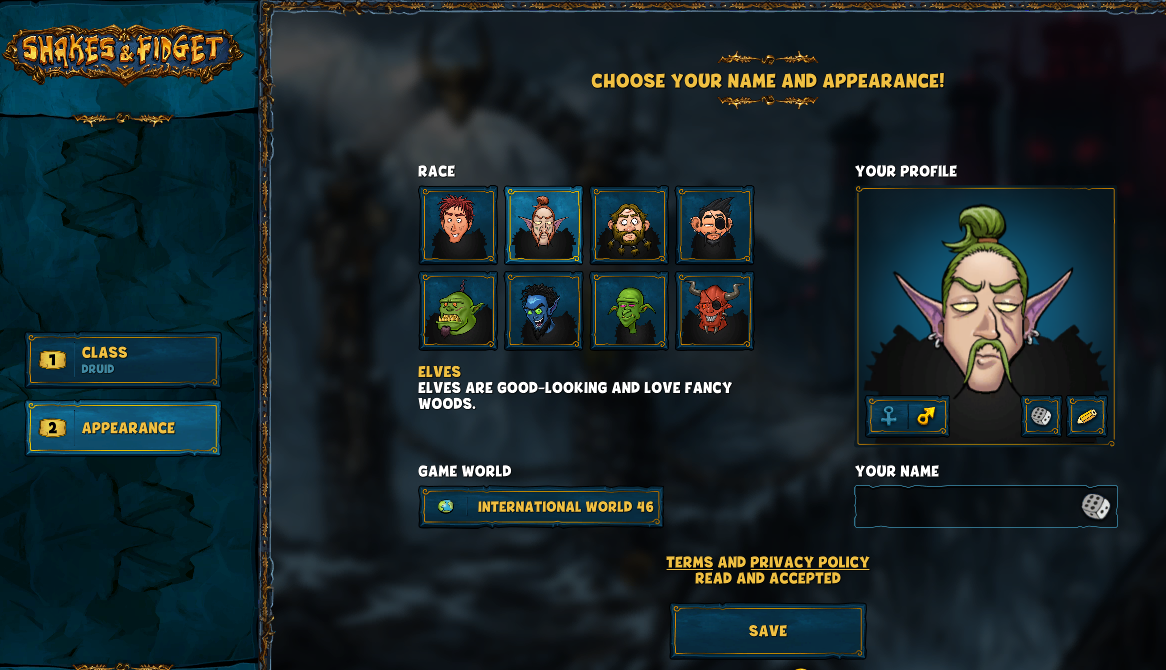Viewport: 1166px width, 670px height.
Task: Open the Privacy Policy link
Action: (809, 562)
